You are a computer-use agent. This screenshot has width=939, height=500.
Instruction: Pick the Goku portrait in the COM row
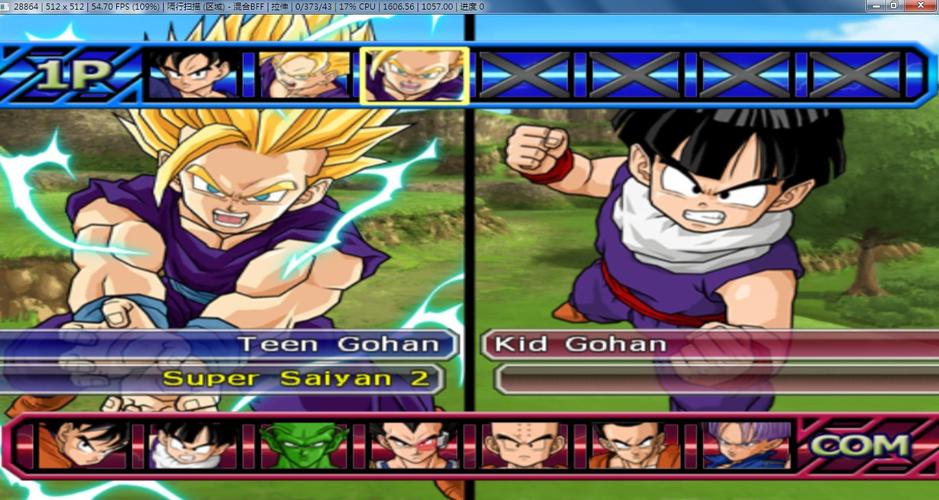(x=83, y=444)
